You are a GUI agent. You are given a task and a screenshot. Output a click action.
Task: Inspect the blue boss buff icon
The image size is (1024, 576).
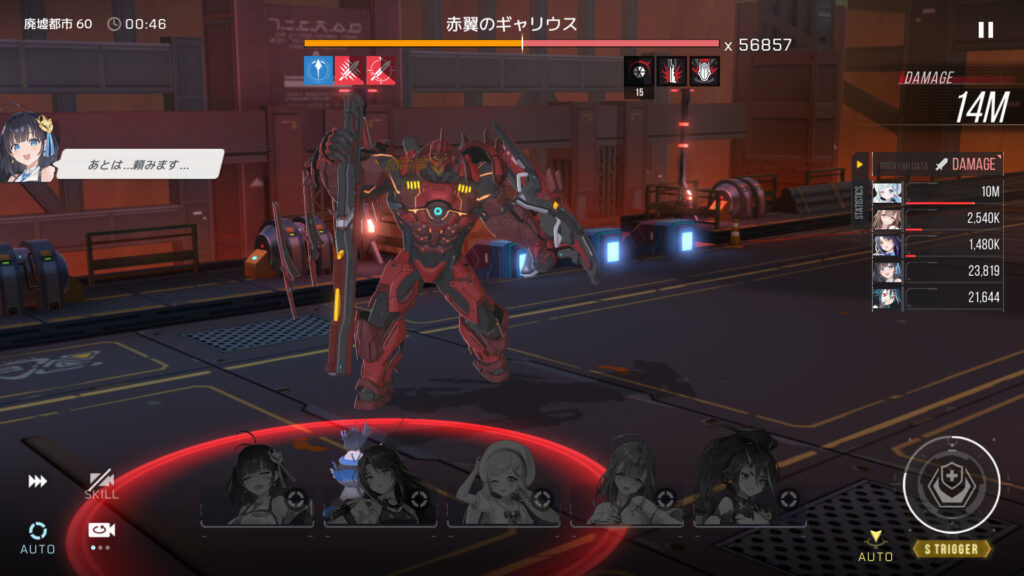point(317,70)
